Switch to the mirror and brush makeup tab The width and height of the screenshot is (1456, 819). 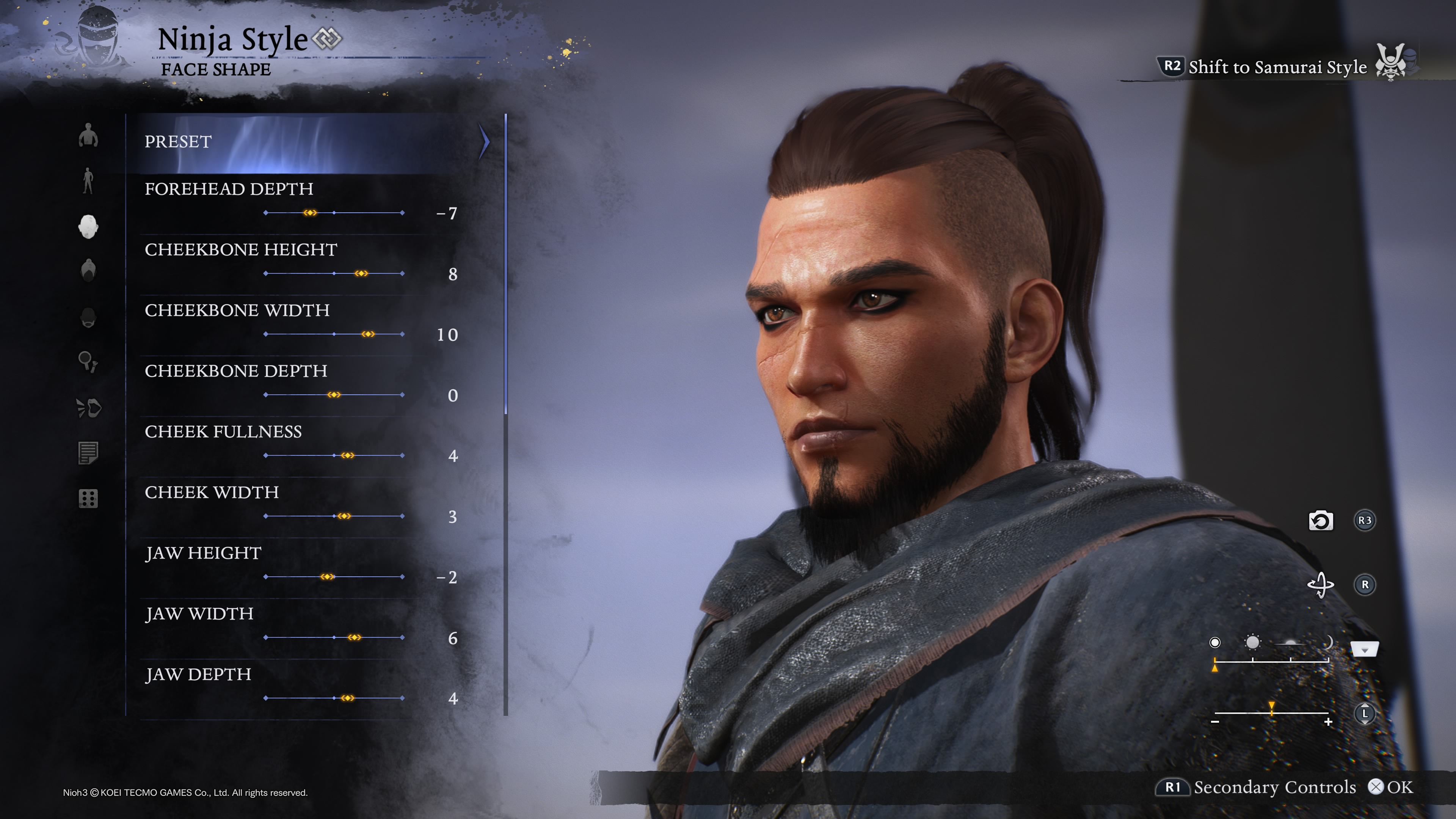88,362
